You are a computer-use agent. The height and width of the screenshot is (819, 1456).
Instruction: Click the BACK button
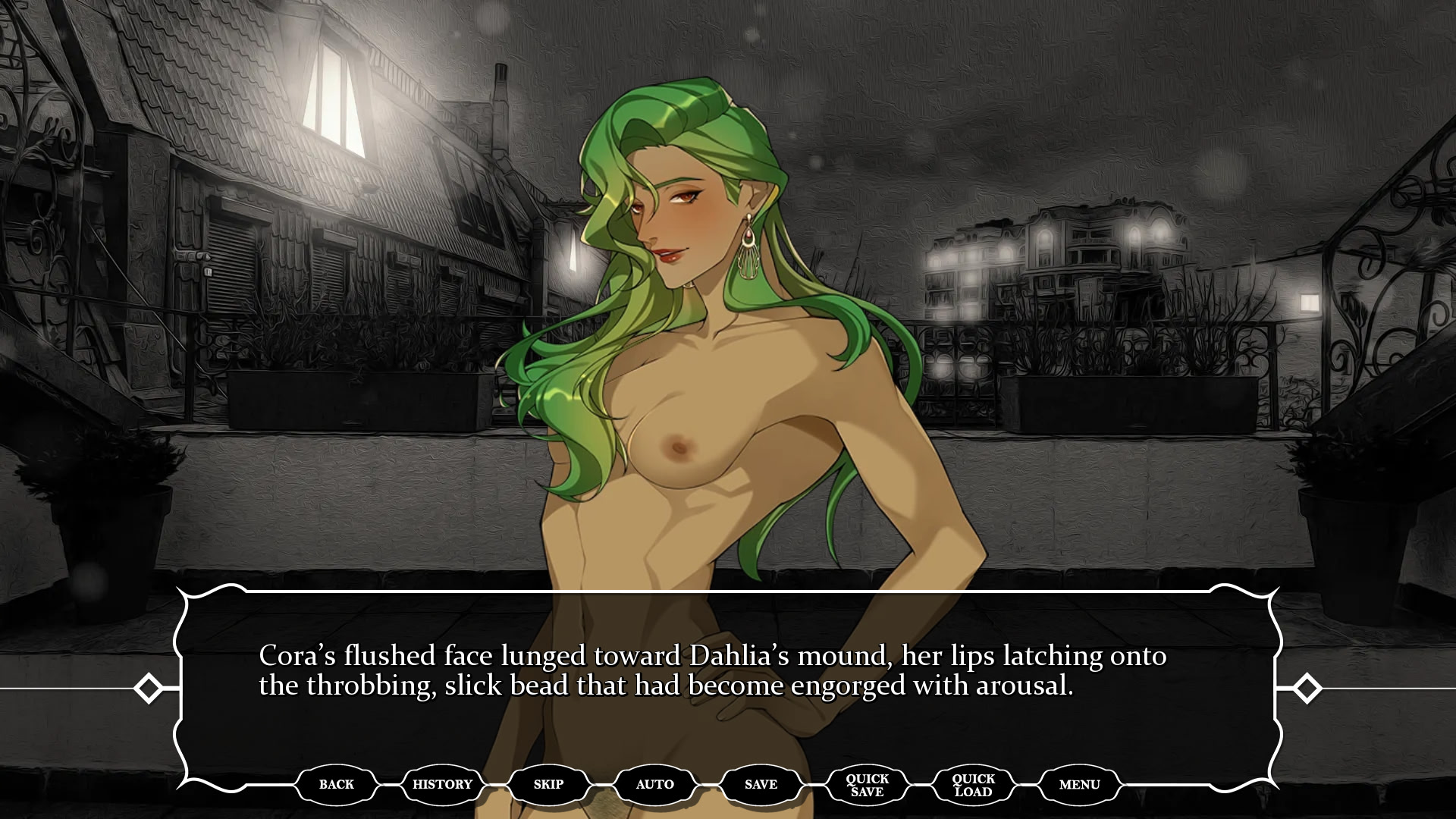click(x=336, y=784)
